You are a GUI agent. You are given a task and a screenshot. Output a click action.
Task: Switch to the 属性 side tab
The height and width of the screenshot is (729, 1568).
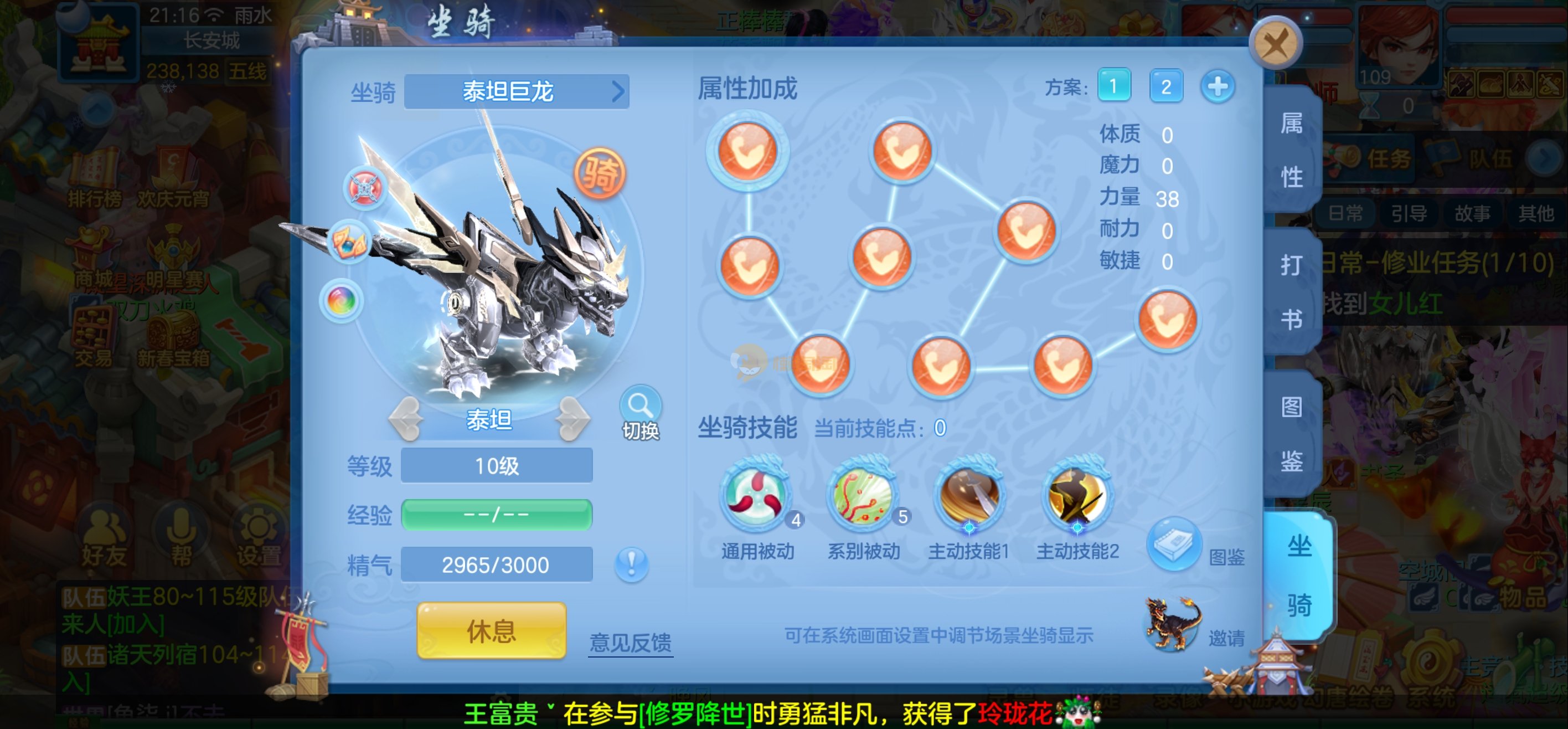pos(1292,150)
